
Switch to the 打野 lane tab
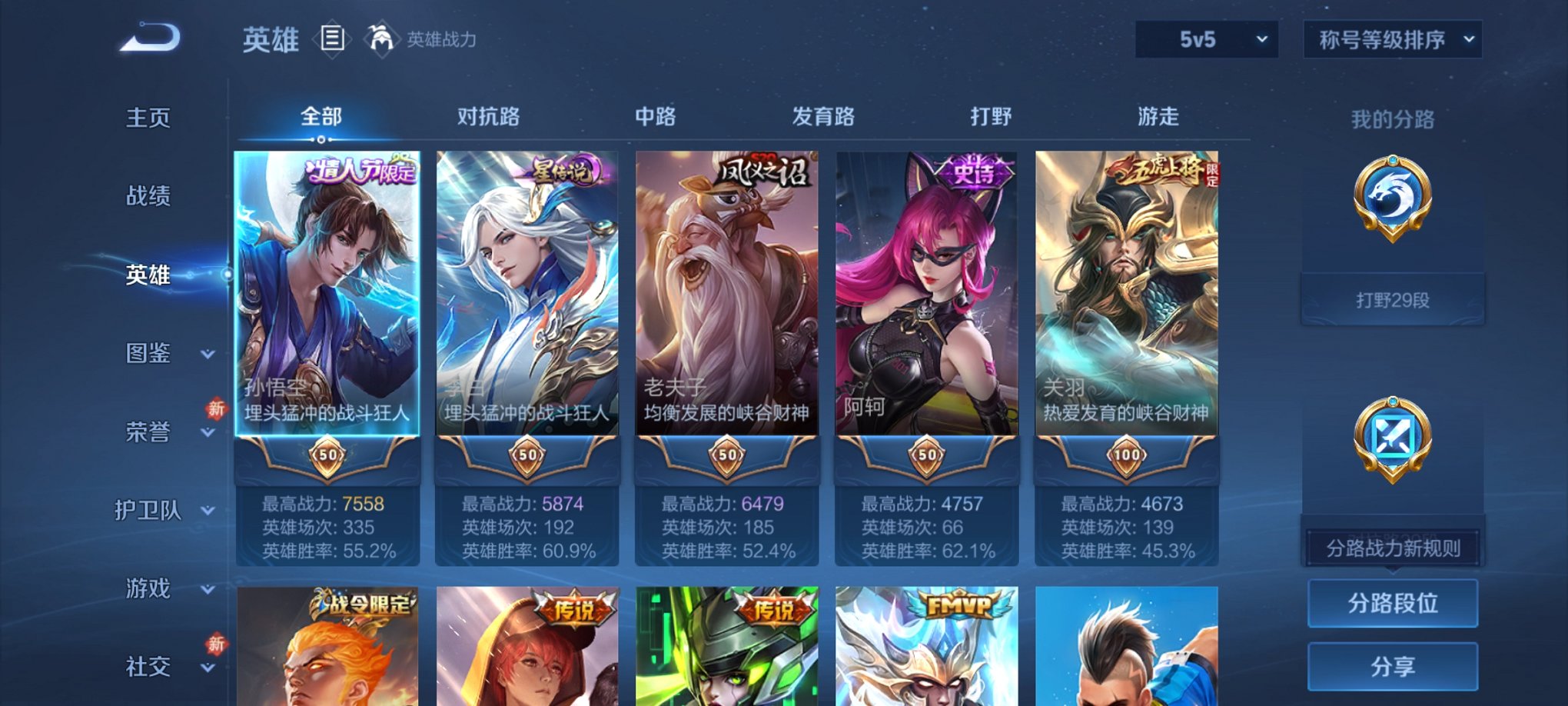992,115
